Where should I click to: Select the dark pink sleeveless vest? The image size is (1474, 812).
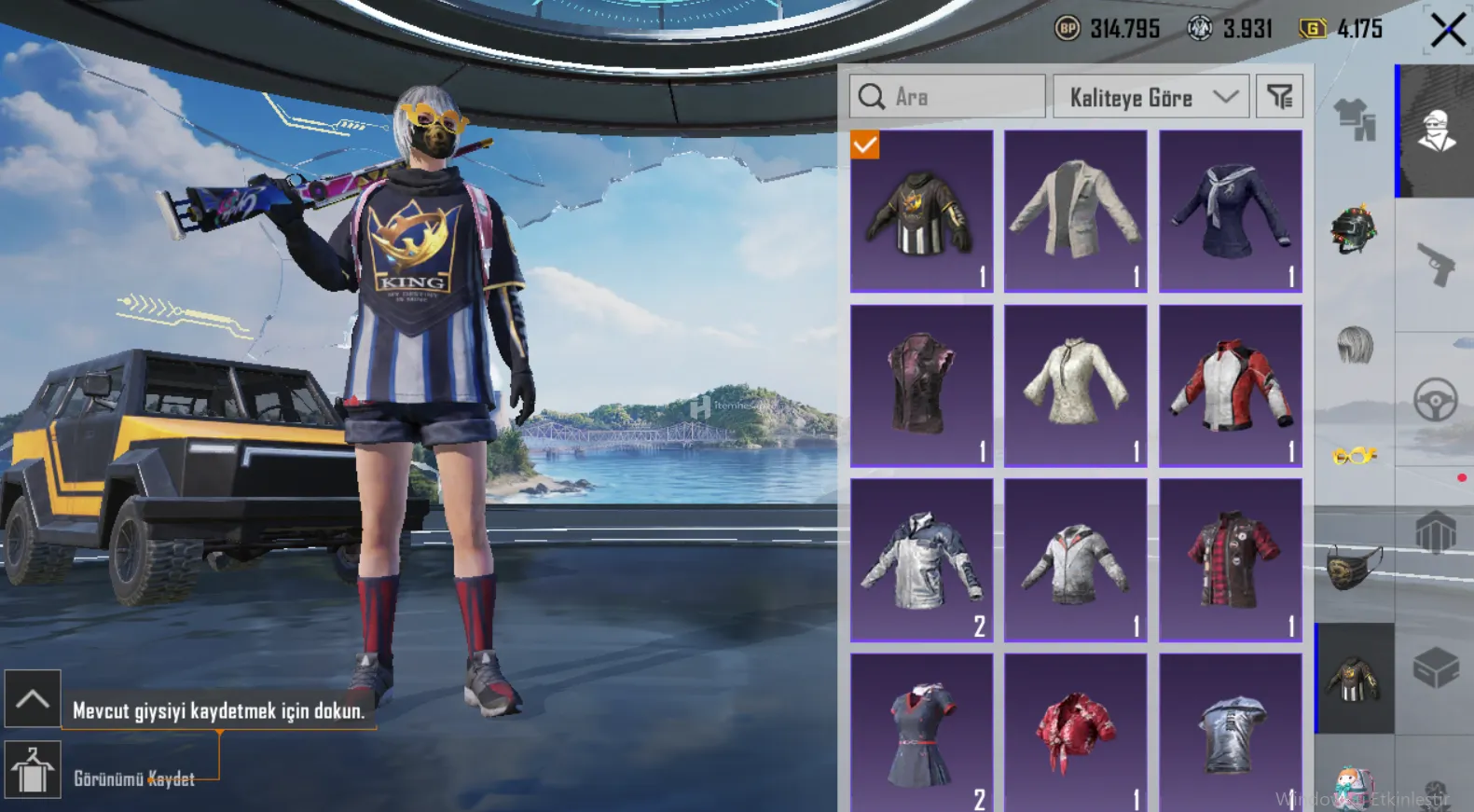tap(921, 385)
